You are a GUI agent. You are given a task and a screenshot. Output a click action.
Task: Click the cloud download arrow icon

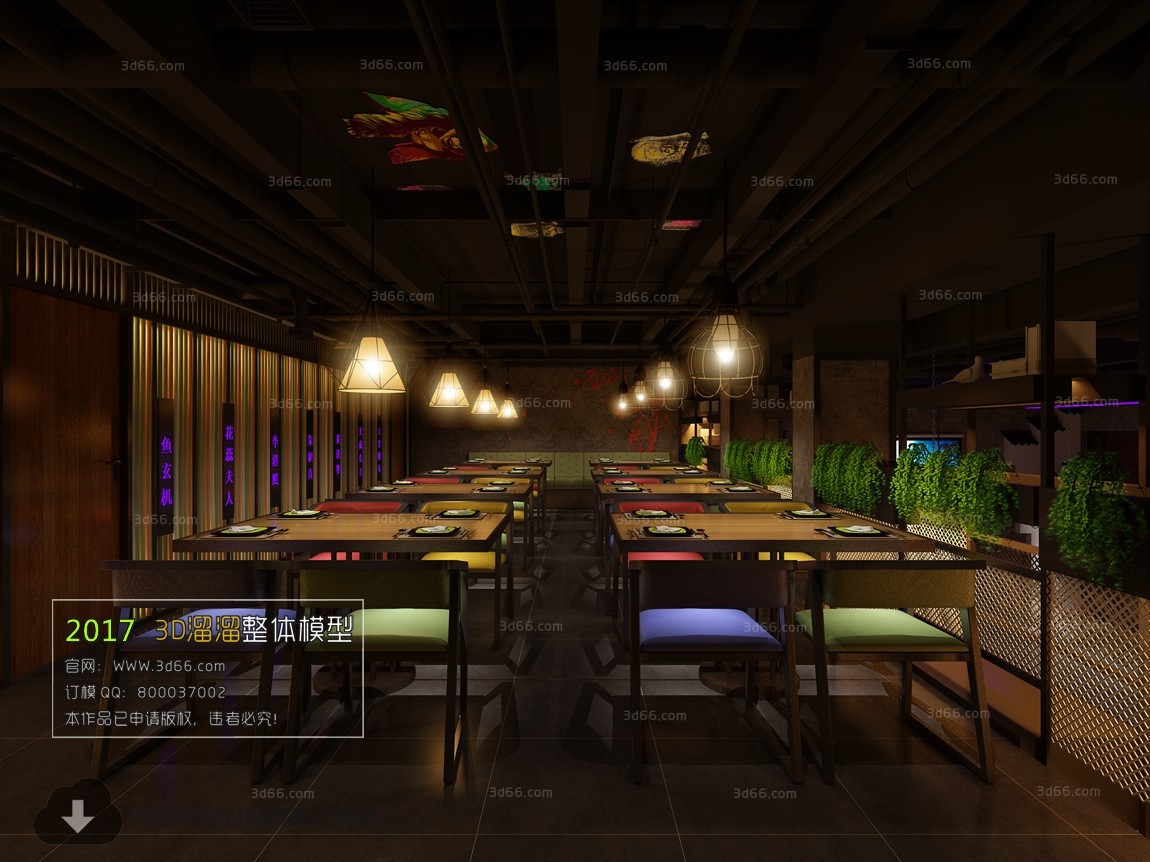tap(77, 814)
